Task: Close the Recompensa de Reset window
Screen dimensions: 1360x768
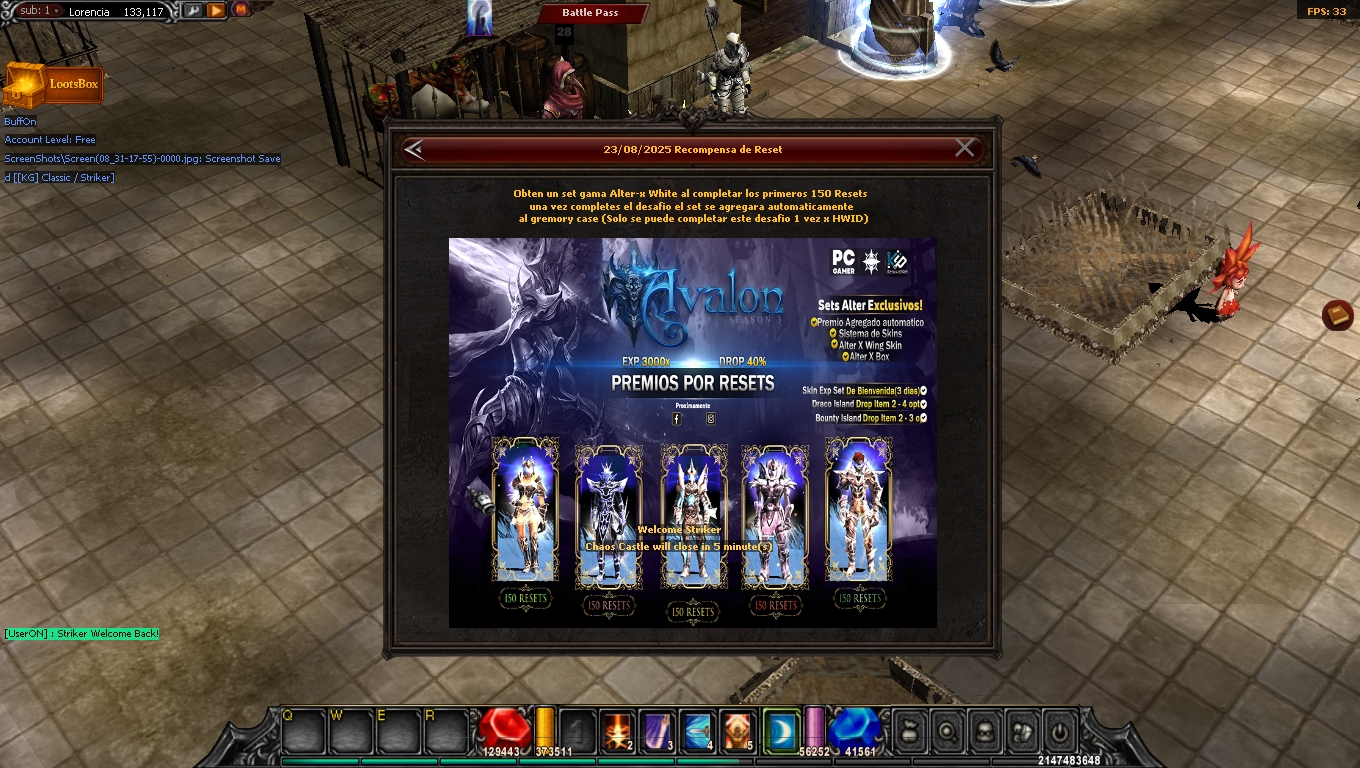Action: 964,149
